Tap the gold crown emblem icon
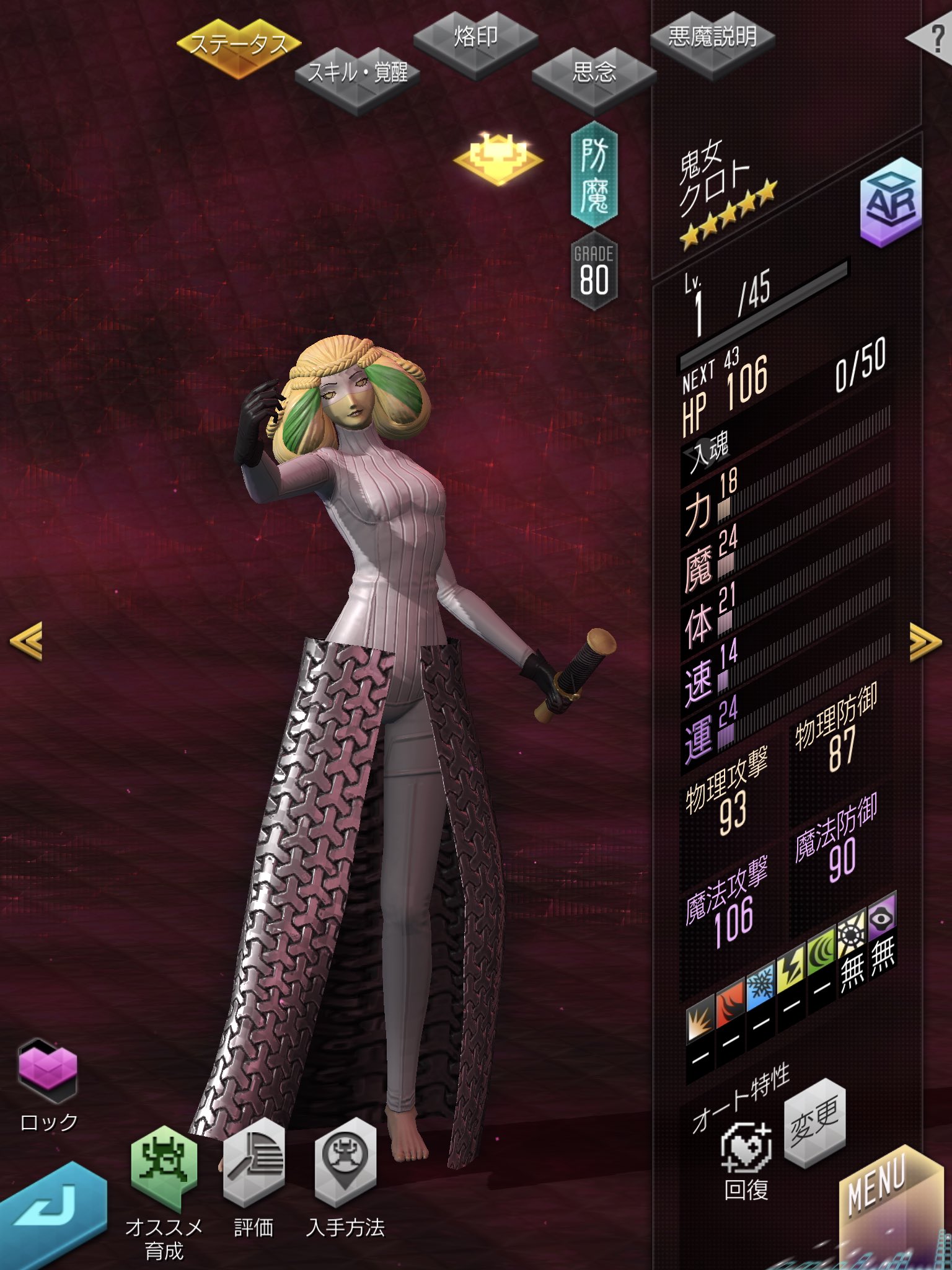 pyautogui.click(x=498, y=158)
